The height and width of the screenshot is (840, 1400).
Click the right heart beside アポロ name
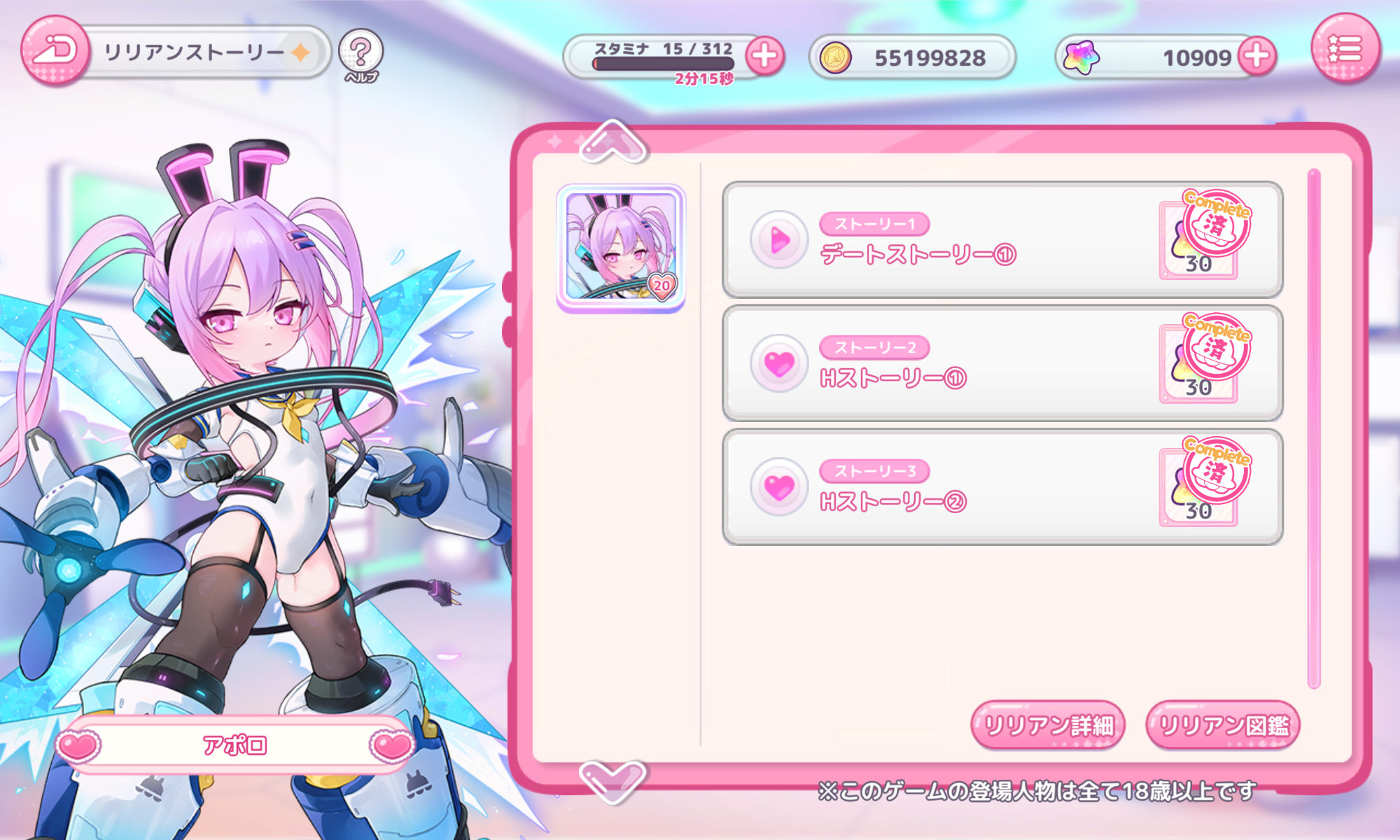coord(392,745)
